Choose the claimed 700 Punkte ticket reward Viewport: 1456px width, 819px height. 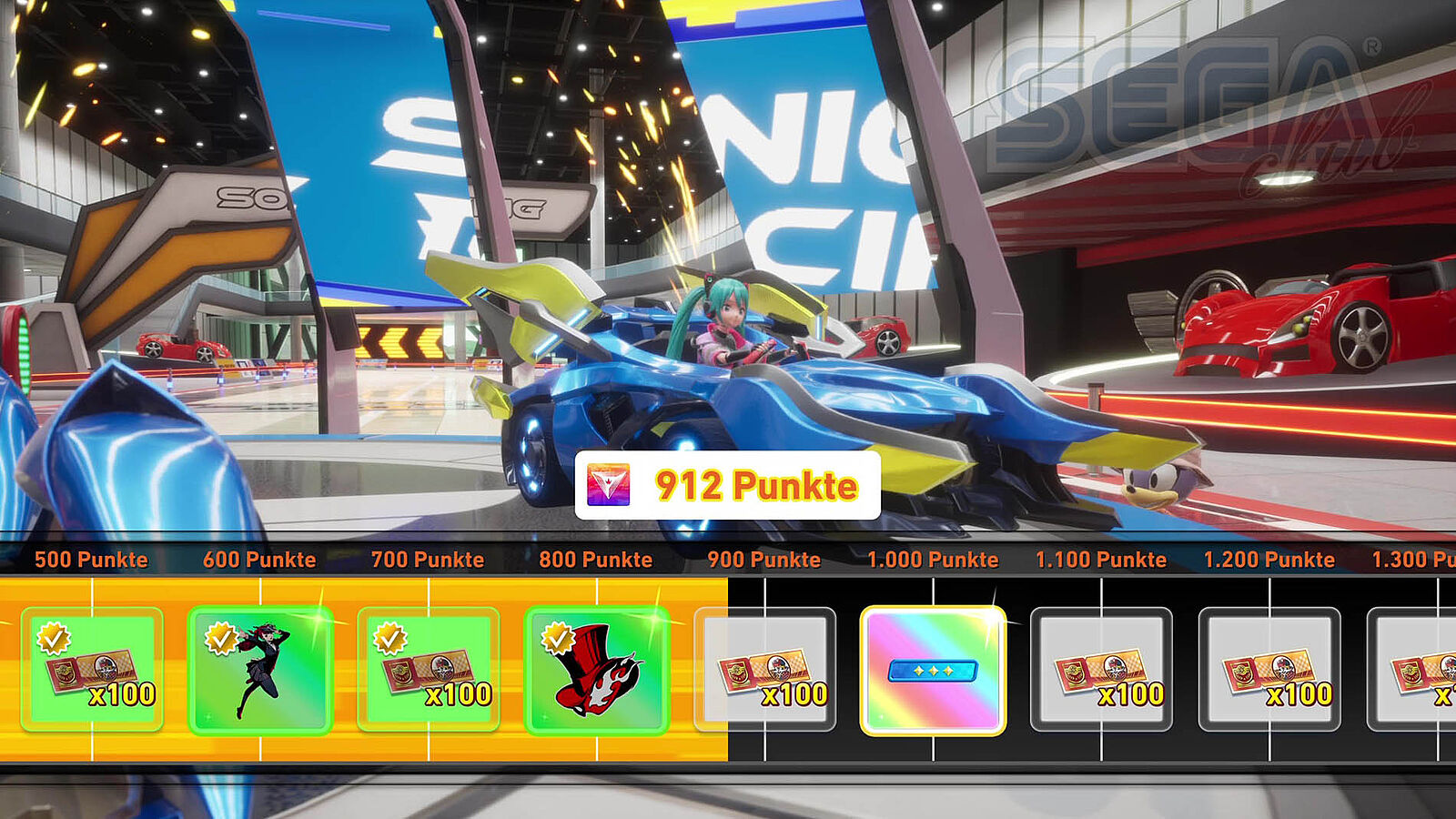click(x=429, y=670)
